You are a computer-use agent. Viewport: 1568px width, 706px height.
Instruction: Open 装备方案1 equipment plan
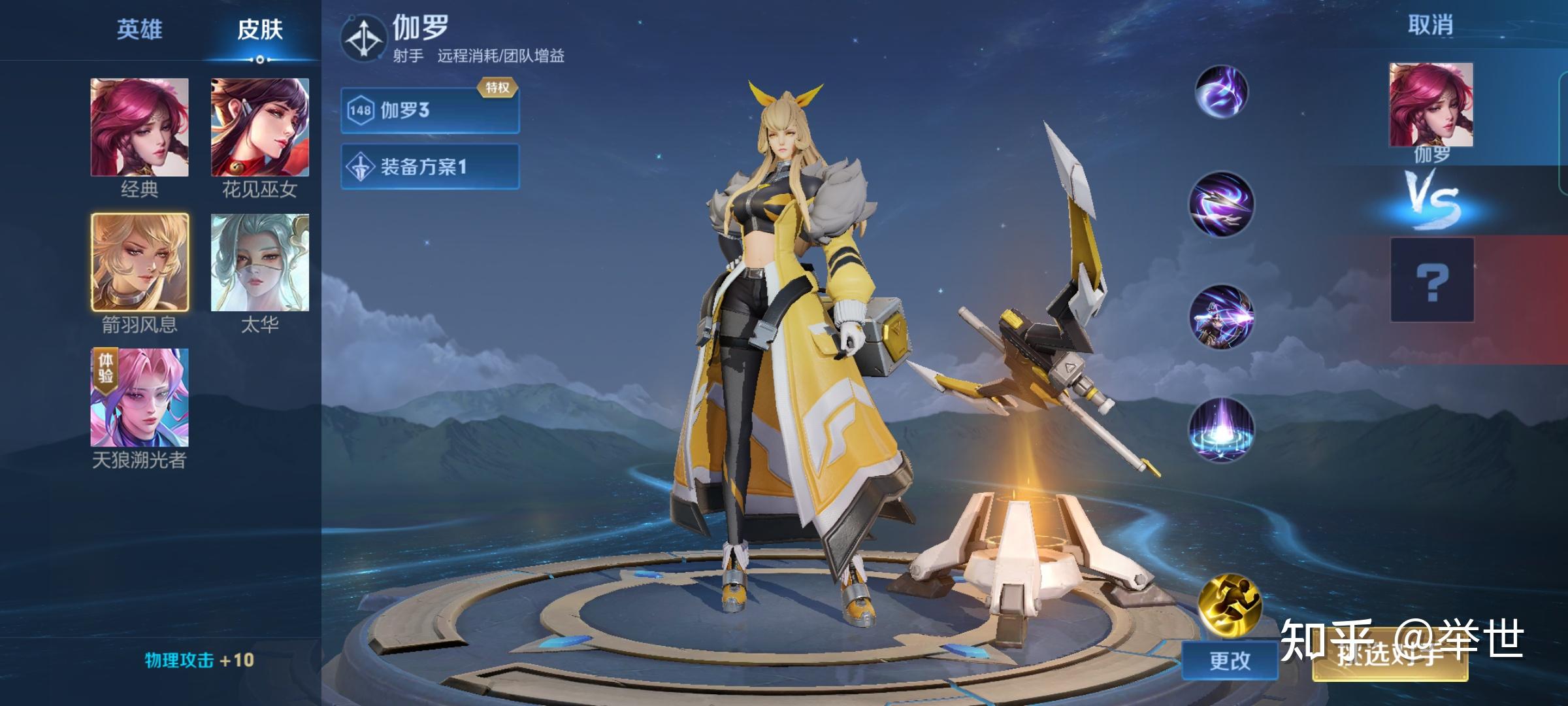coord(430,167)
